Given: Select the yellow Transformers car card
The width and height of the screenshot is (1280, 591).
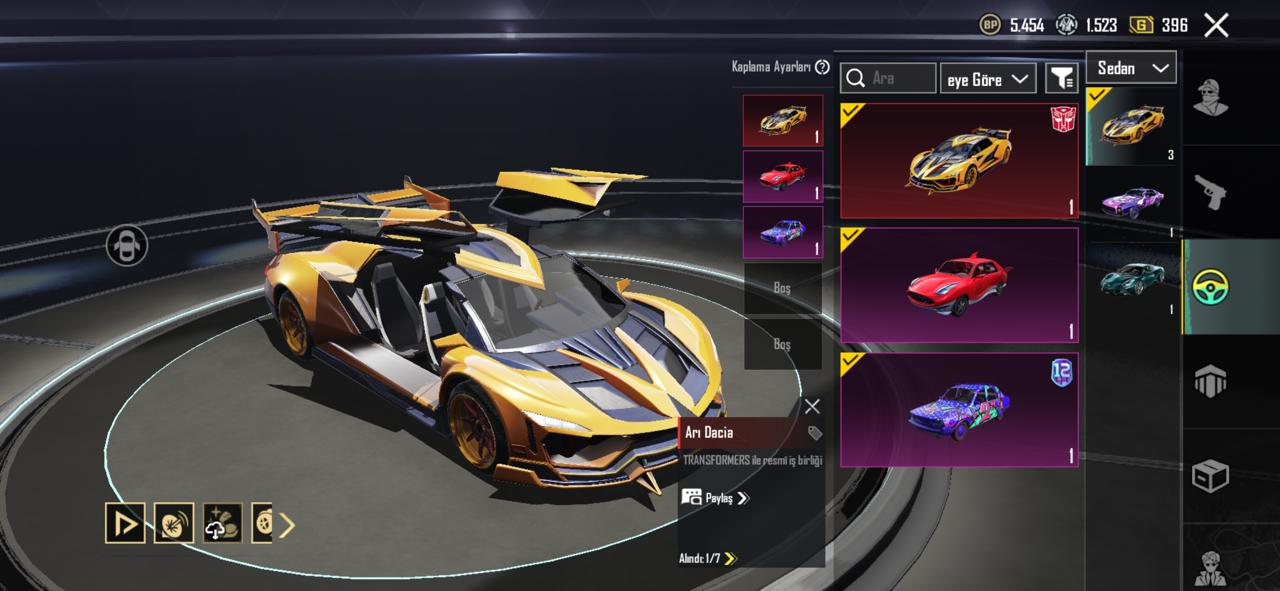Looking at the screenshot, I should pyautogui.click(x=959, y=161).
